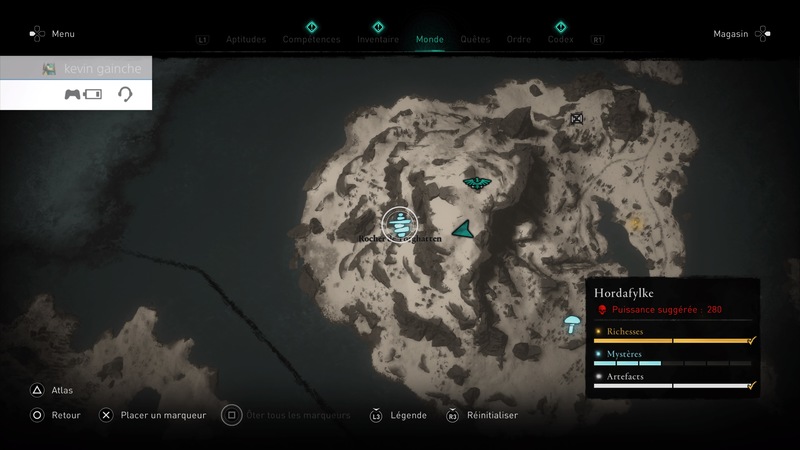Click the stacked stones cairn map marker

point(400,223)
